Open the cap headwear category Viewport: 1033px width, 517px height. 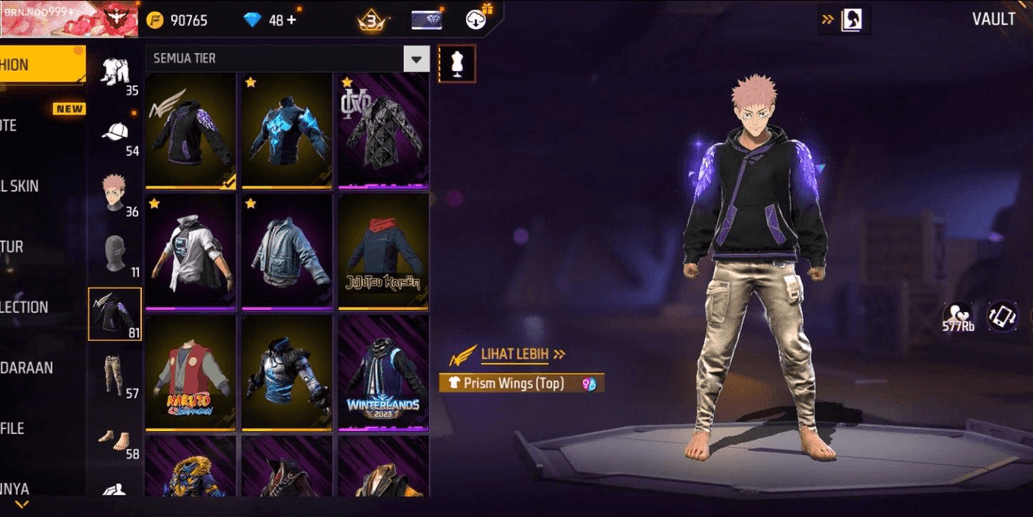click(115, 136)
